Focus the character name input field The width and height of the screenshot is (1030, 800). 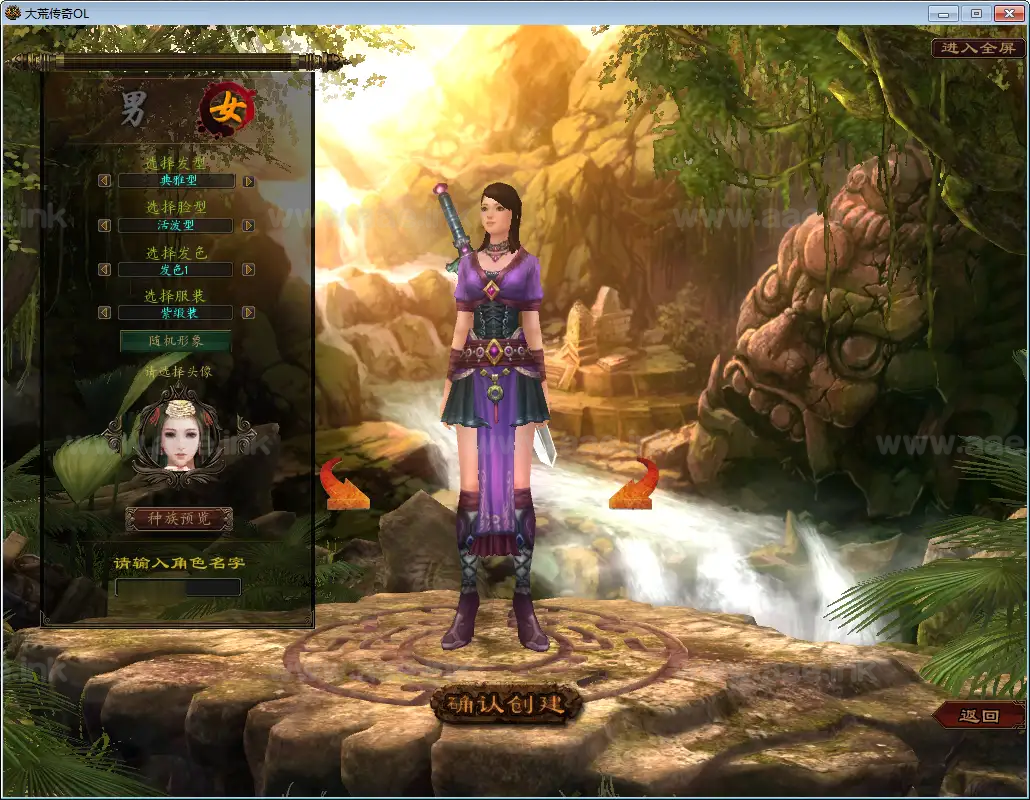pyautogui.click(x=178, y=587)
